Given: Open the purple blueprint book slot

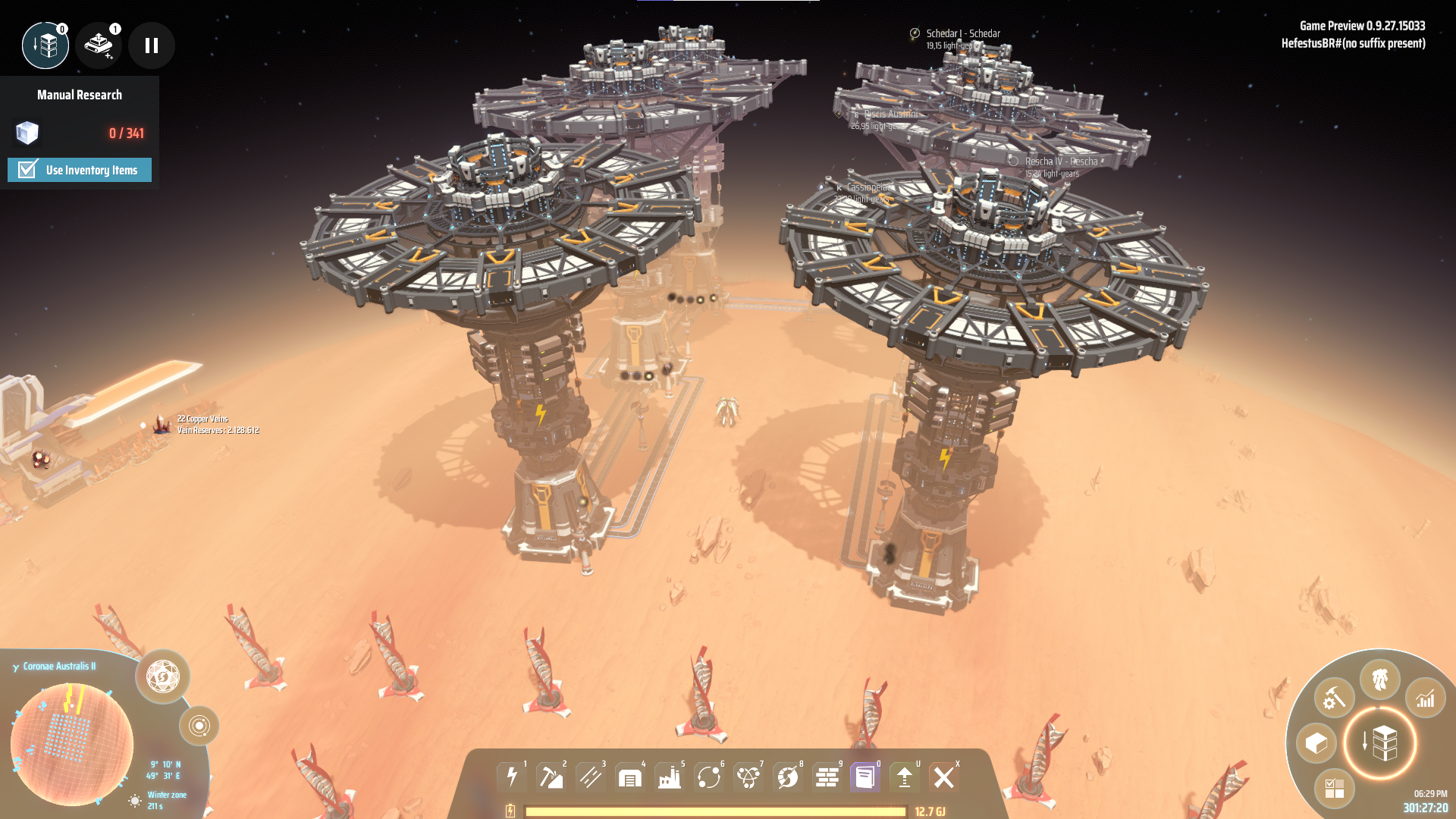Looking at the screenshot, I should click(x=865, y=777).
